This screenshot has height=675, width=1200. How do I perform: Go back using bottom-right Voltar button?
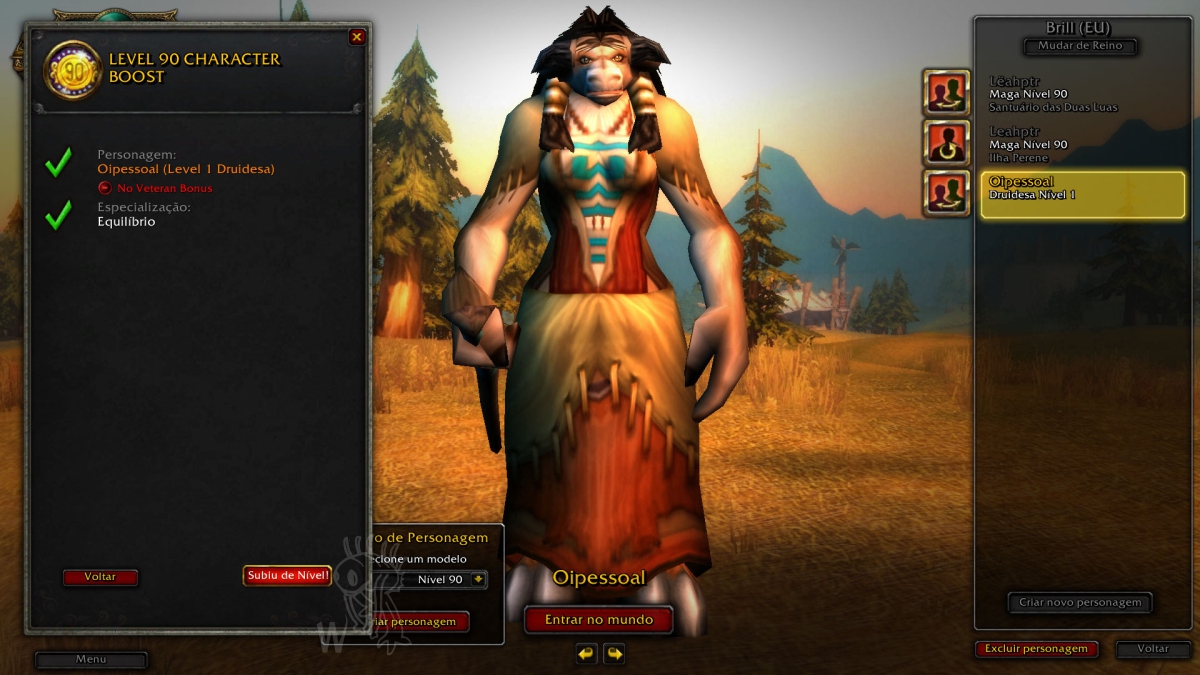pos(1153,649)
